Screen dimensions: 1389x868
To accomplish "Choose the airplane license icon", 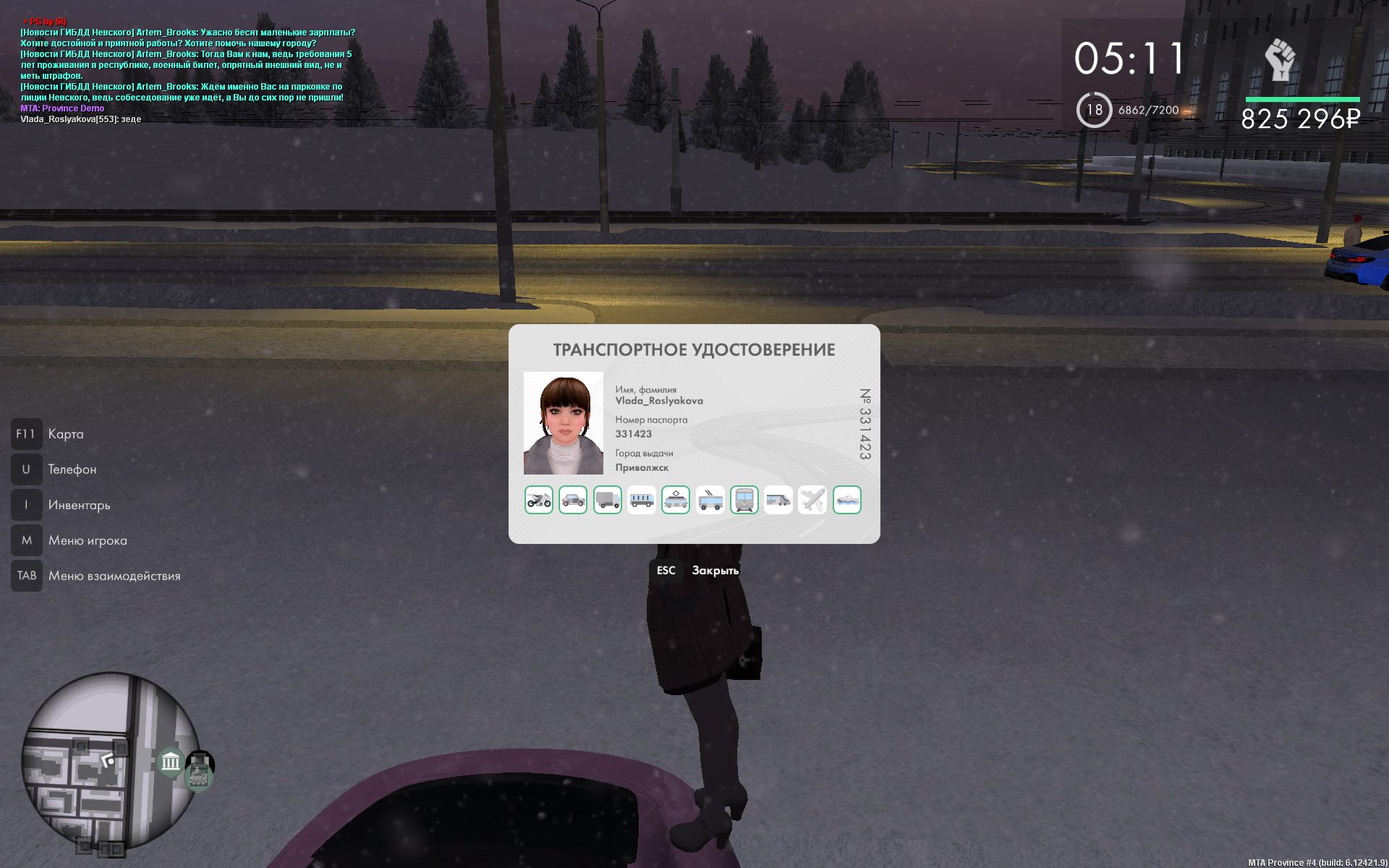I will tap(812, 500).
